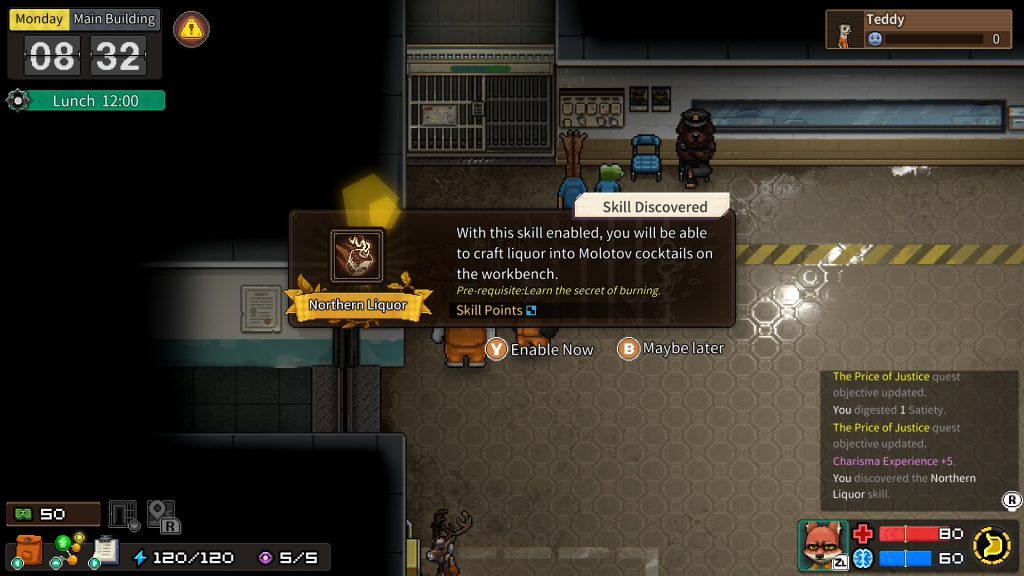1024x576 pixels.
Task: Select Maybe later to dismiss skill
Action: [671, 348]
